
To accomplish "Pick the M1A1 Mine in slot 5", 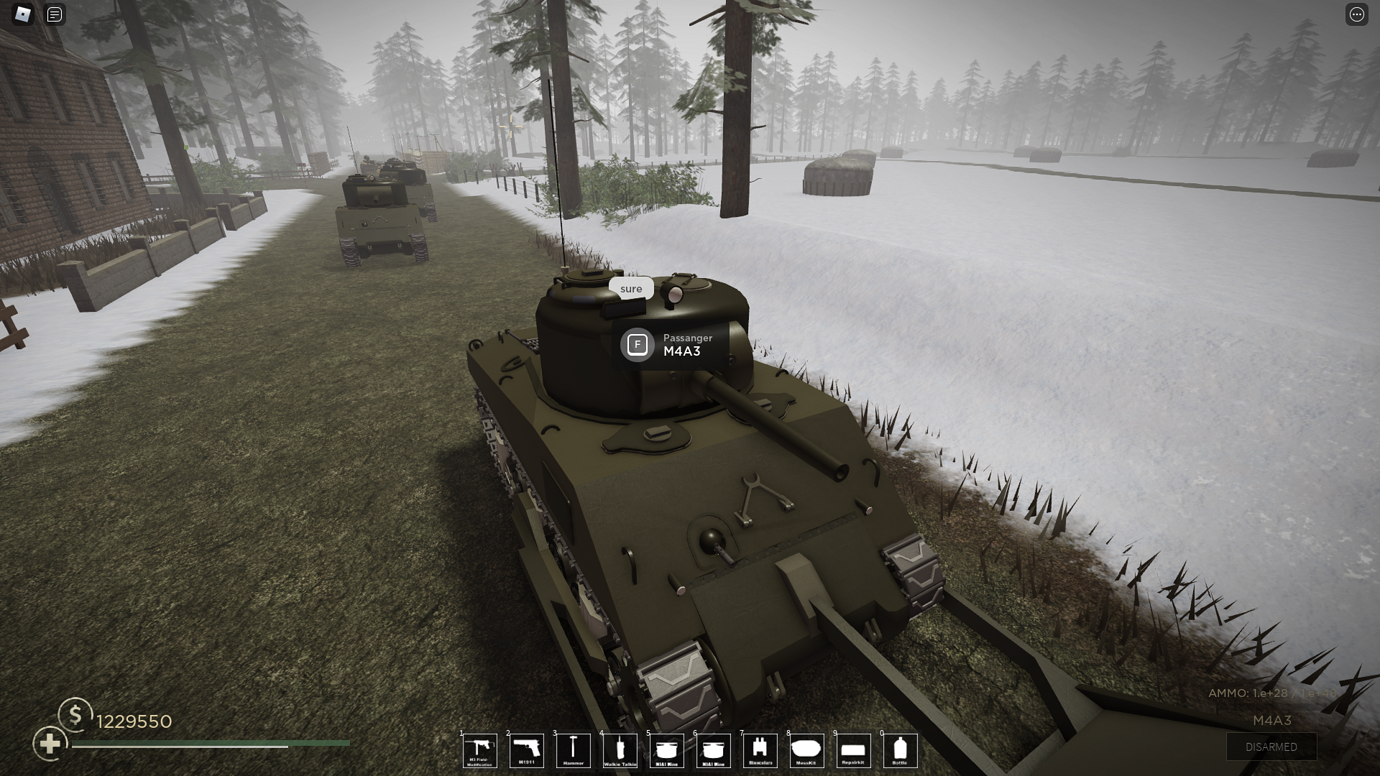I will [x=667, y=750].
